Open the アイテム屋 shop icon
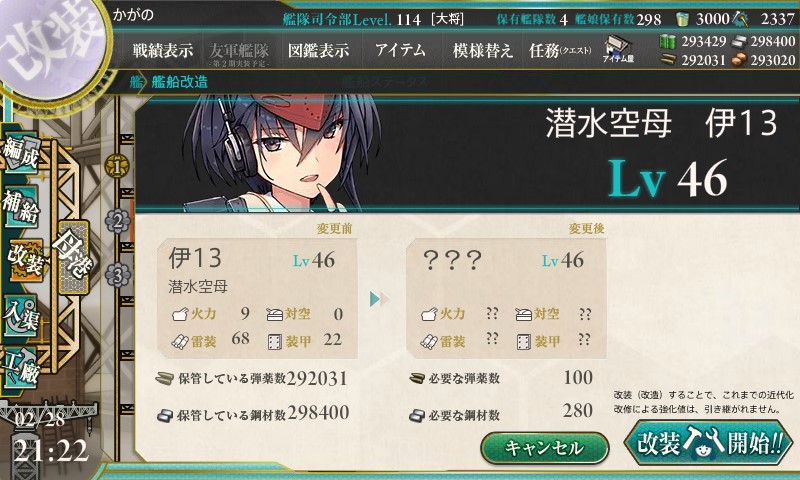The image size is (800, 480). 616,50
